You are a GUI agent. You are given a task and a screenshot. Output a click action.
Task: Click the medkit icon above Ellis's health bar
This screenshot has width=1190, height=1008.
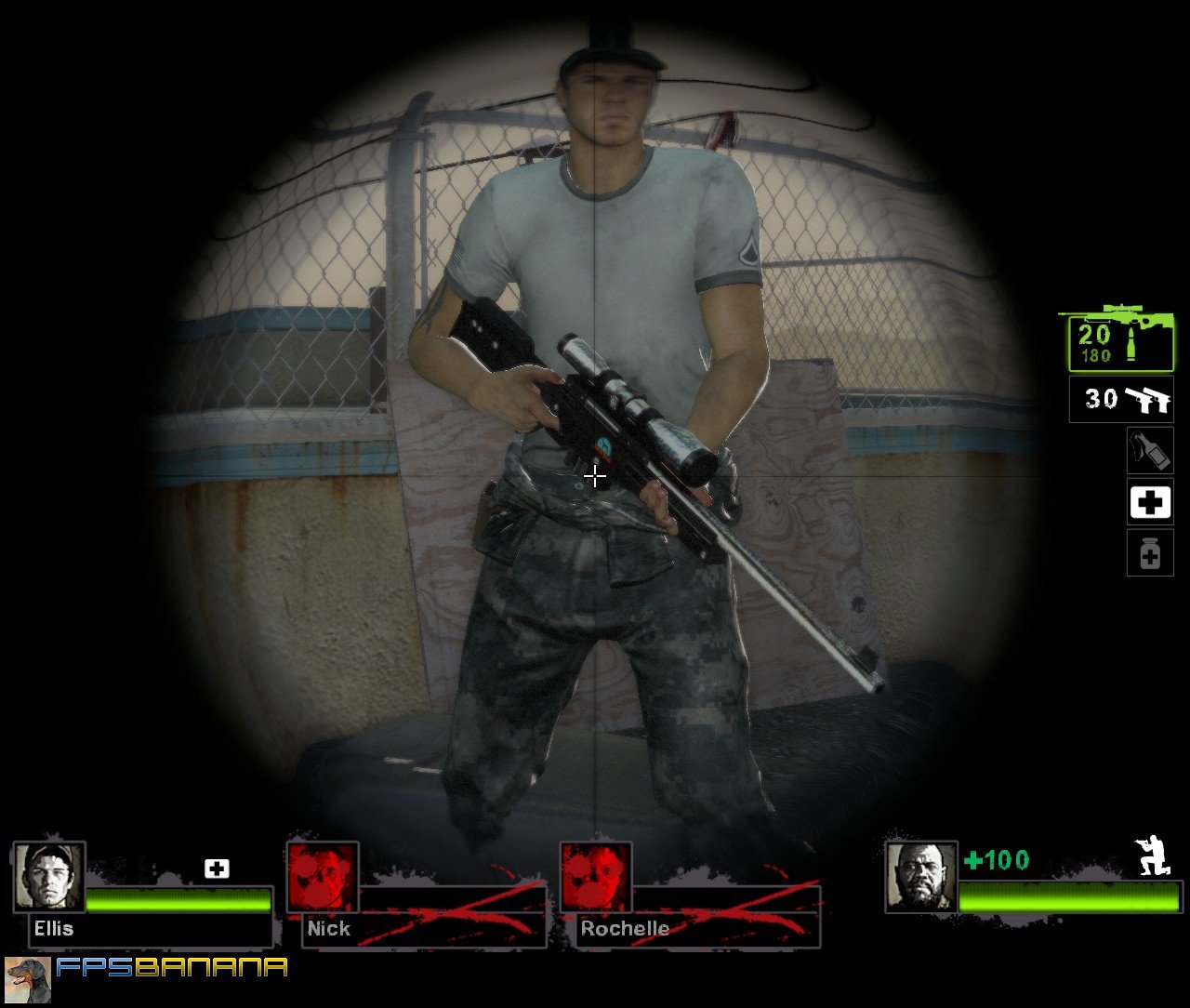tap(217, 868)
